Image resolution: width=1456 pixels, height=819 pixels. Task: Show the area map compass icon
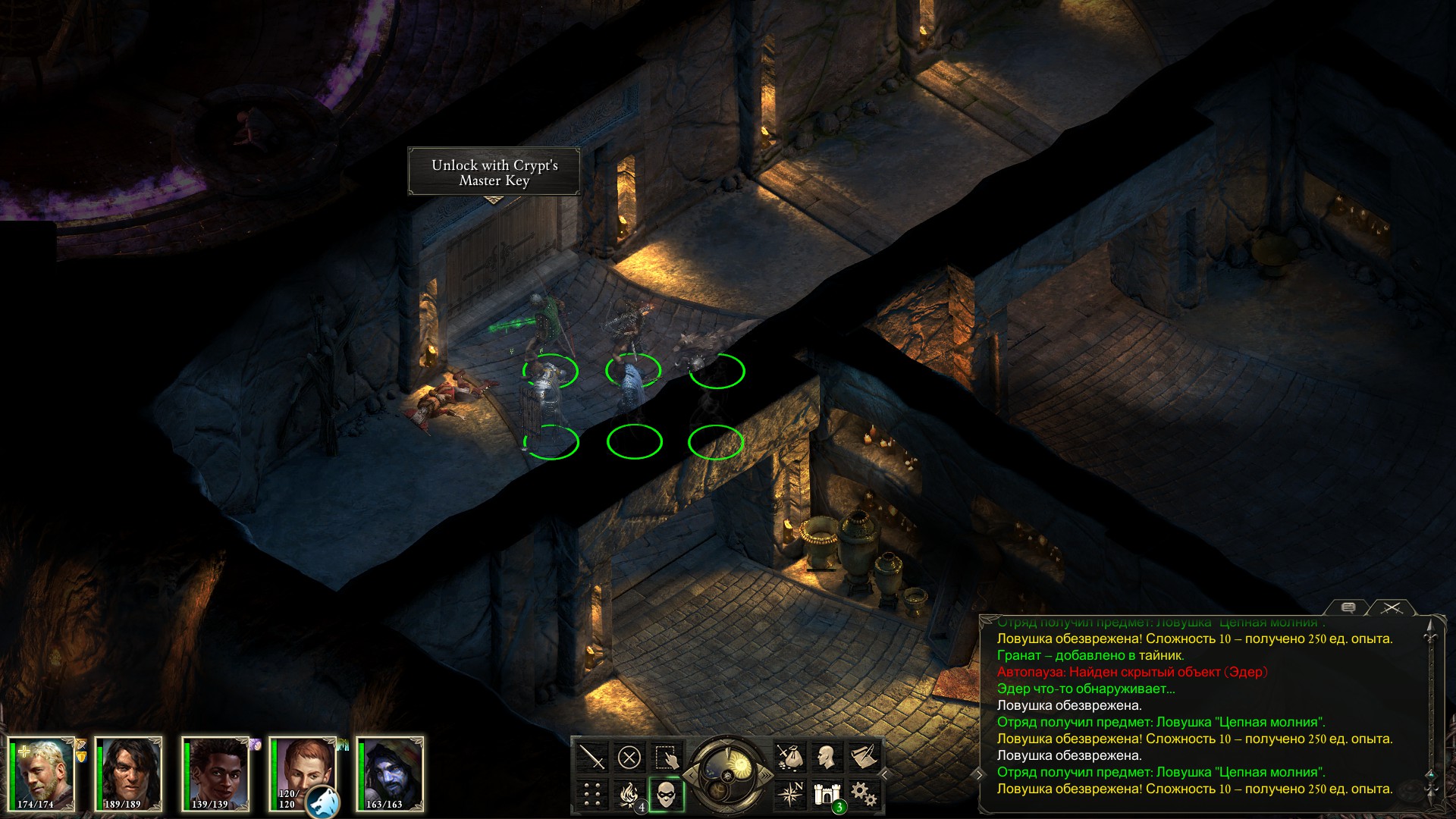click(789, 795)
